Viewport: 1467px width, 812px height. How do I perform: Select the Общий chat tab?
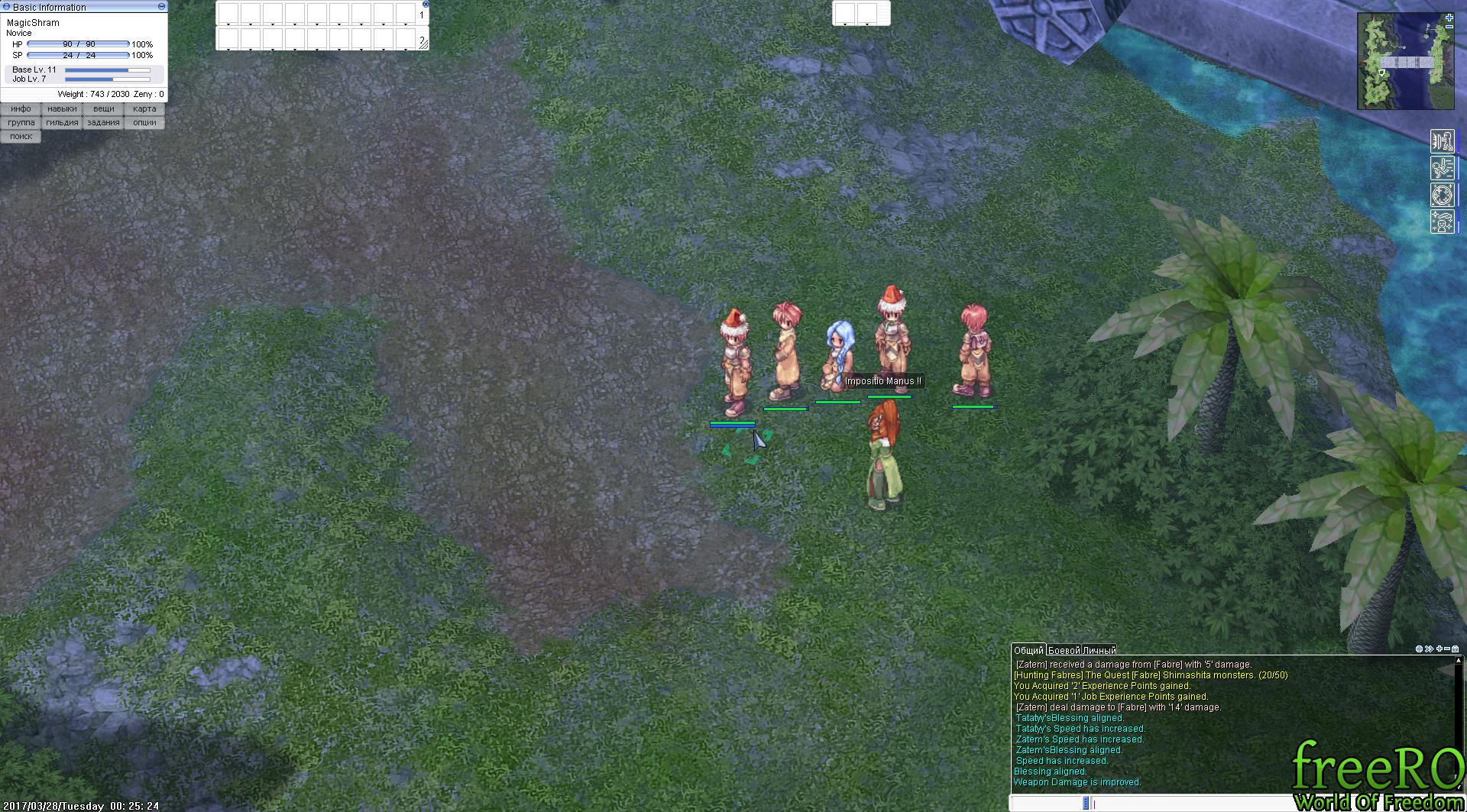(x=1028, y=650)
